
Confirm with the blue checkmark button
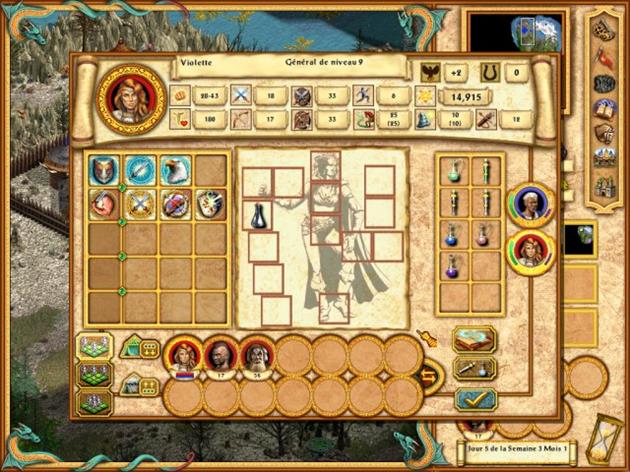click(x=475, y=400)
